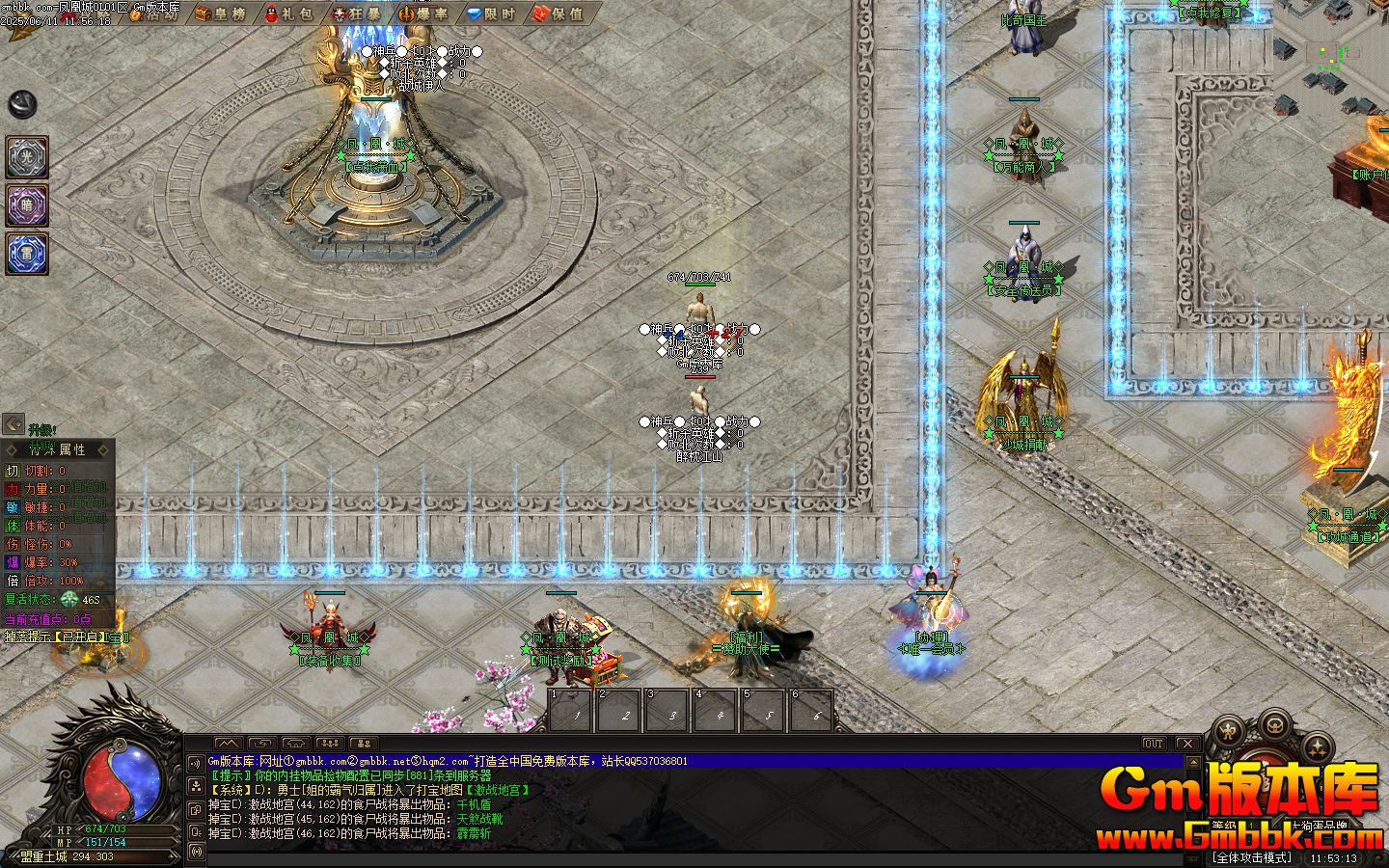Collapse chat with the first toolbar button
The width and height of the screenshot is (1389, 868).
229,743
